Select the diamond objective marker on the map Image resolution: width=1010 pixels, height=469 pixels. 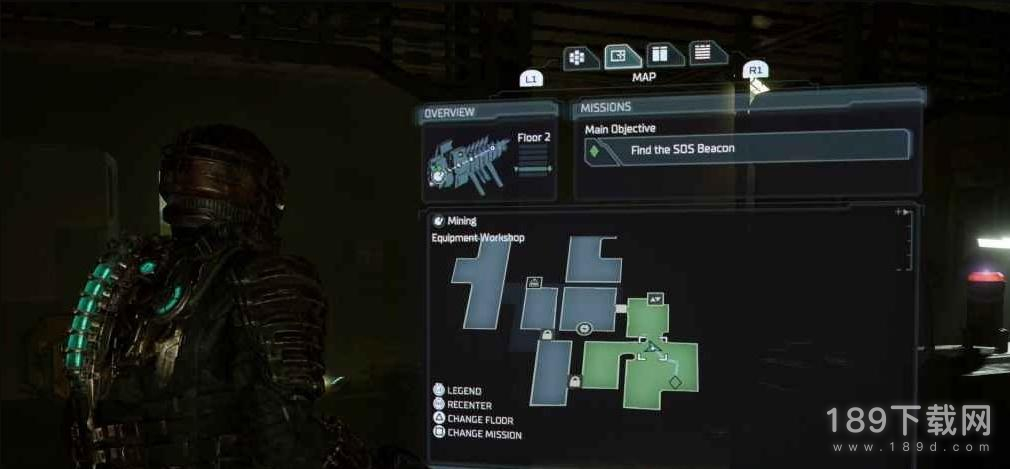(675, 382)
